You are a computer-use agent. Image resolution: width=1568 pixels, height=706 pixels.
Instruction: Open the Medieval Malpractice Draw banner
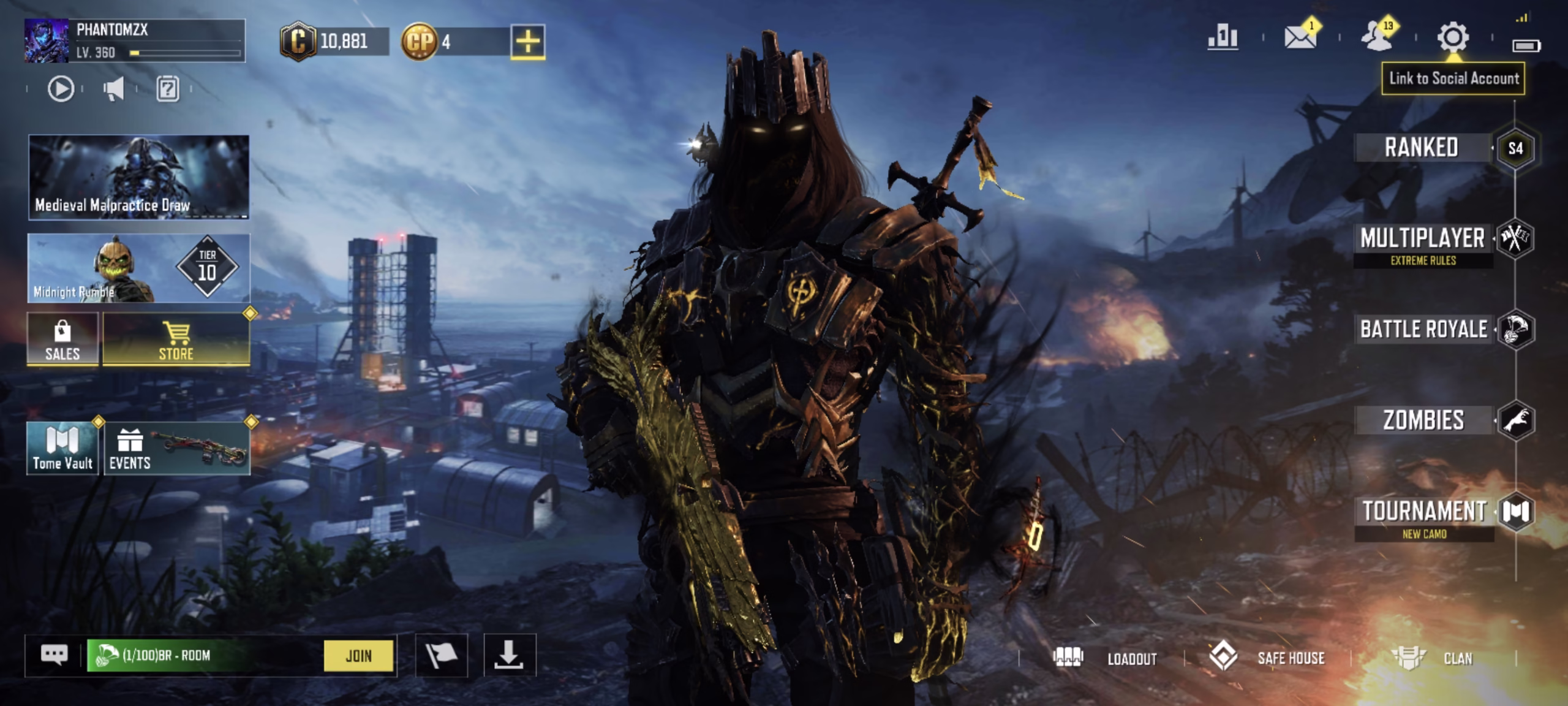pyautogui.click(x=138, y=177)
